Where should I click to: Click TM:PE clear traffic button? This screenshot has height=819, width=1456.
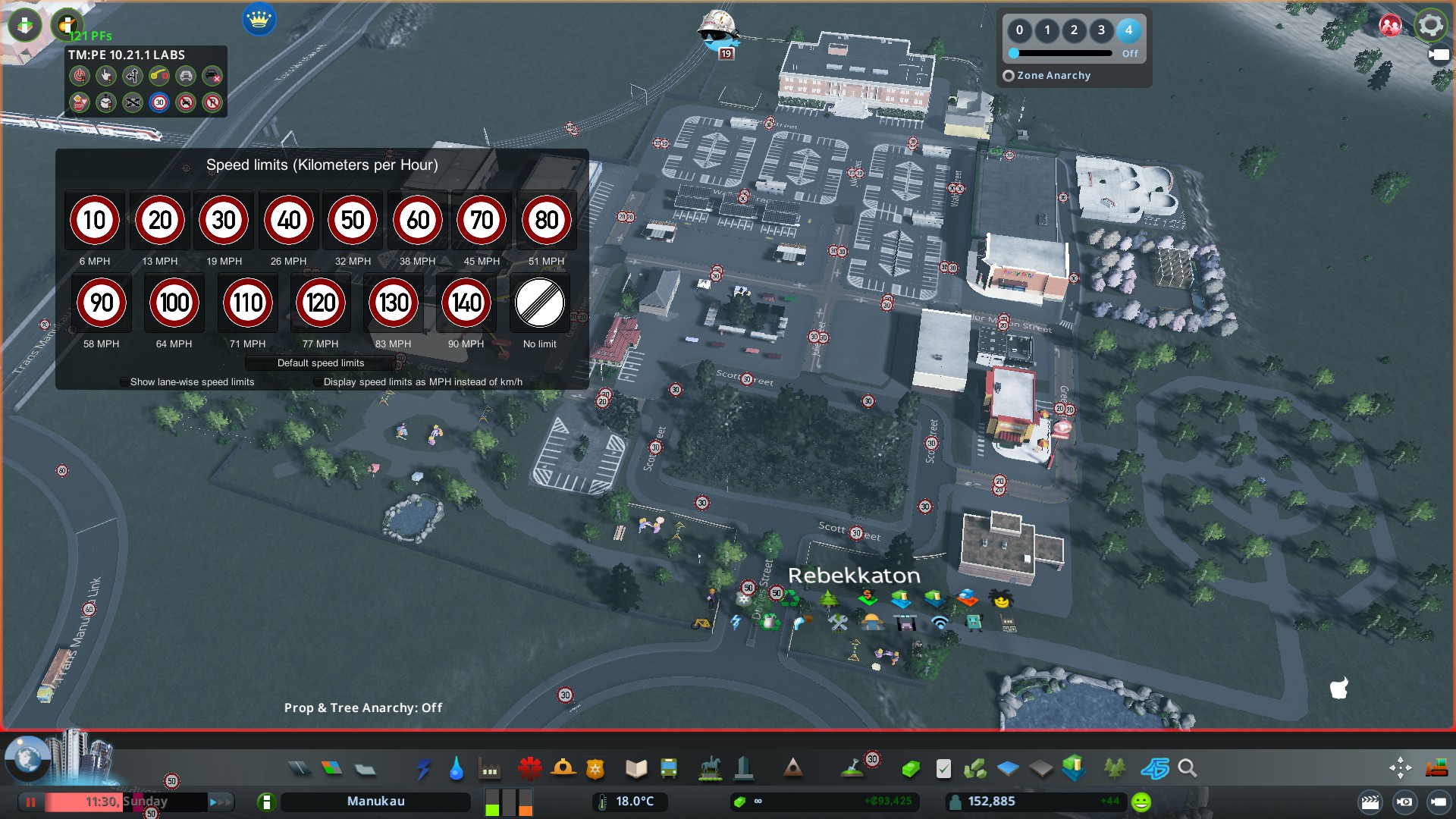(212, 76)
